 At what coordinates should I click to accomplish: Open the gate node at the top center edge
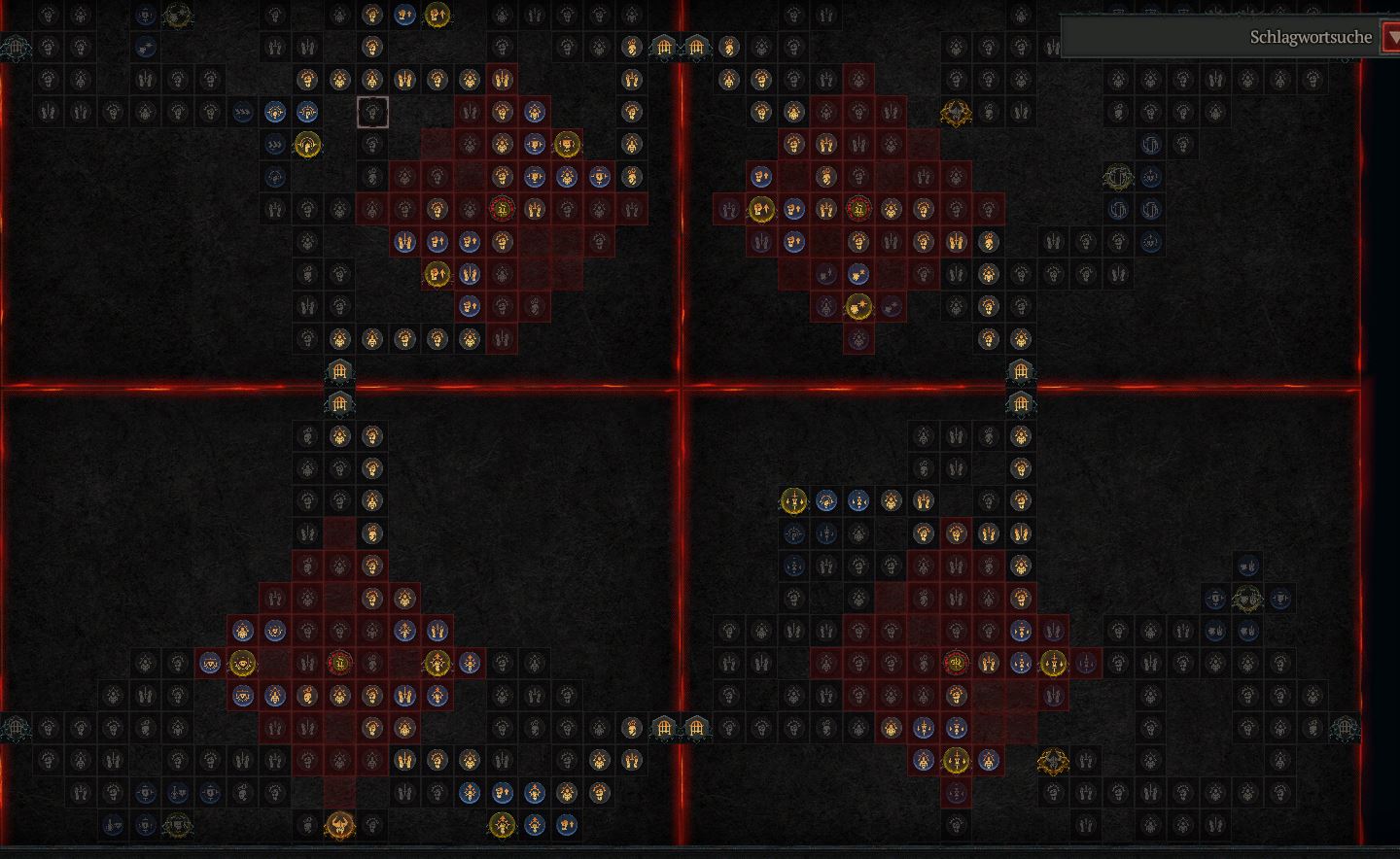(696, 47)
